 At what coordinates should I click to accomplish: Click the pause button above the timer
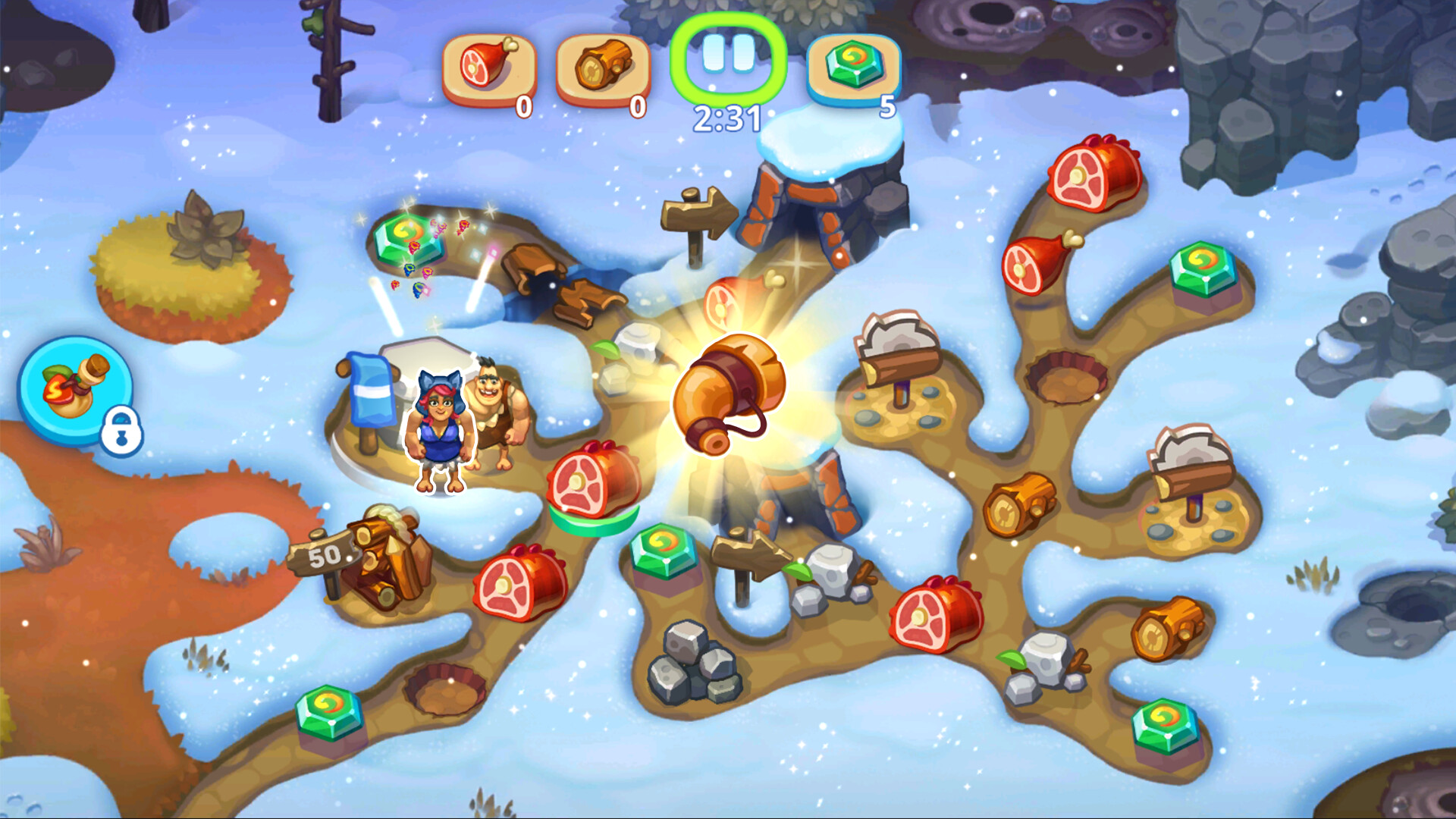(x=730, y=55)
